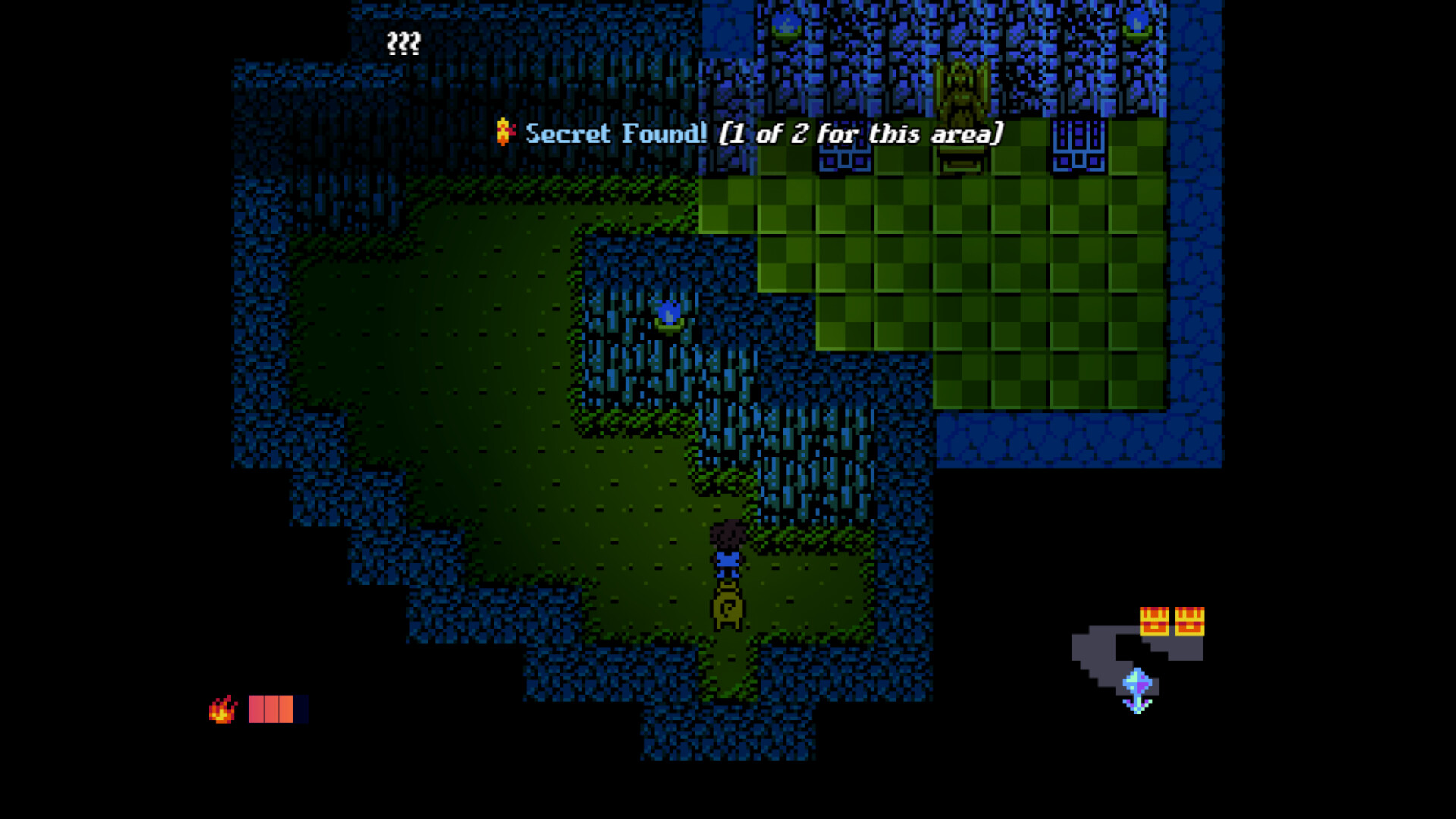The width and height of the screenshot is (1456, 819).
Task: Click the blue ornate chest right of the throne
Action: (x=1078, y=144)
